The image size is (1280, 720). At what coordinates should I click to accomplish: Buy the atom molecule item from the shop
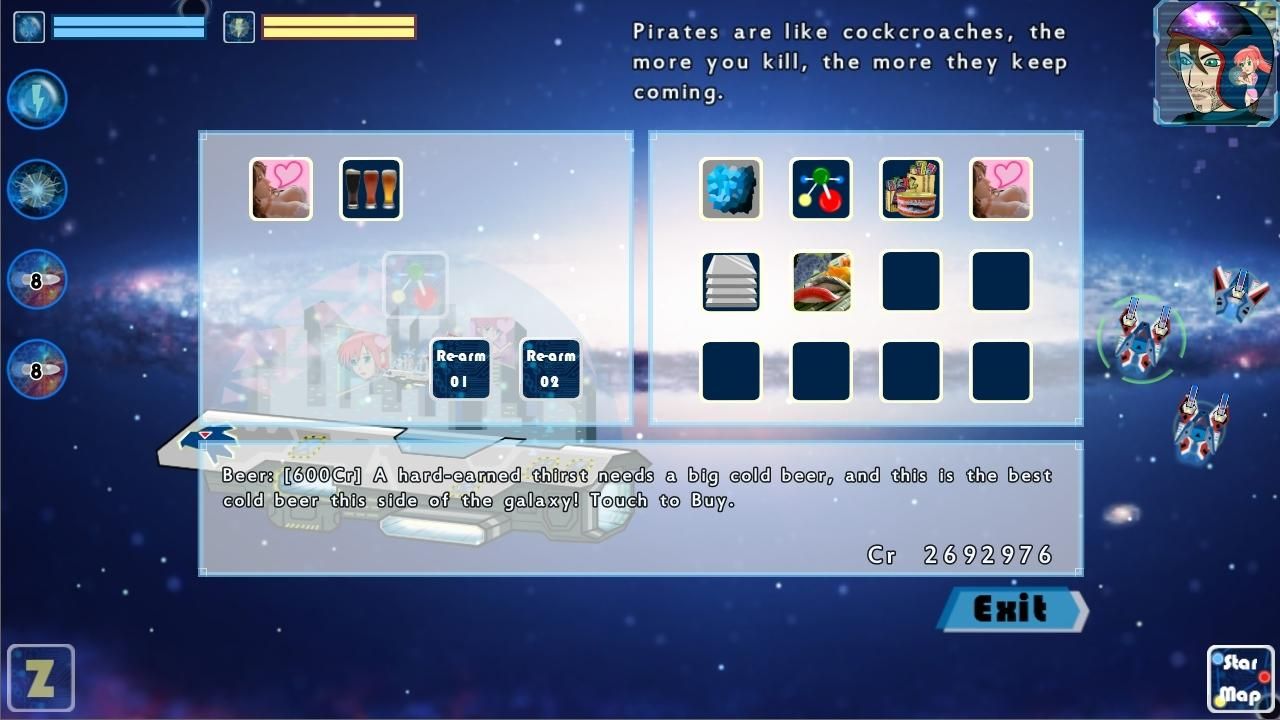tap(820, 189)
